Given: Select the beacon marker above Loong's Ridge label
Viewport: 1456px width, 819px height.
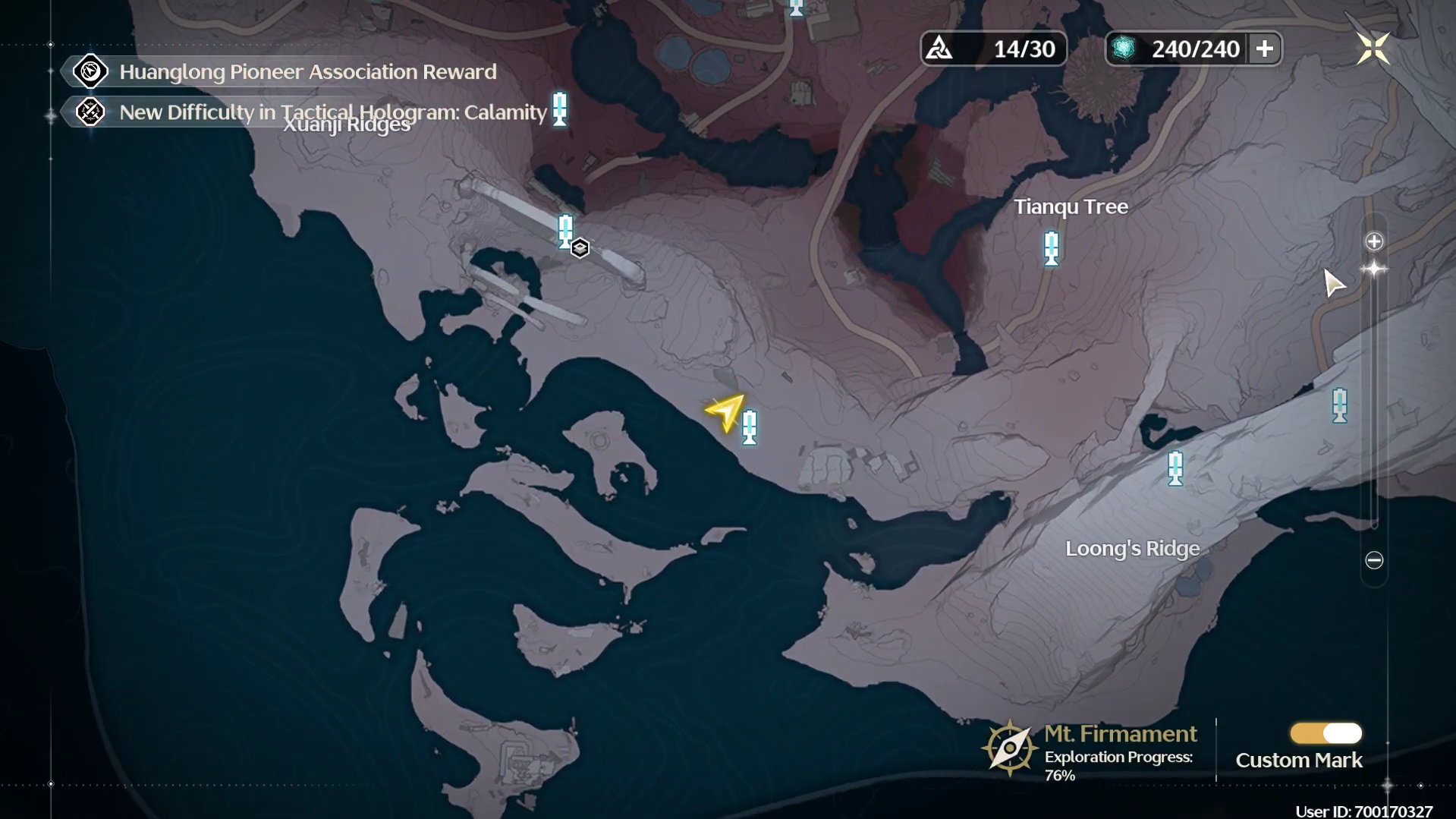Looking at the screenshot, I should (x=1175, y=468).
